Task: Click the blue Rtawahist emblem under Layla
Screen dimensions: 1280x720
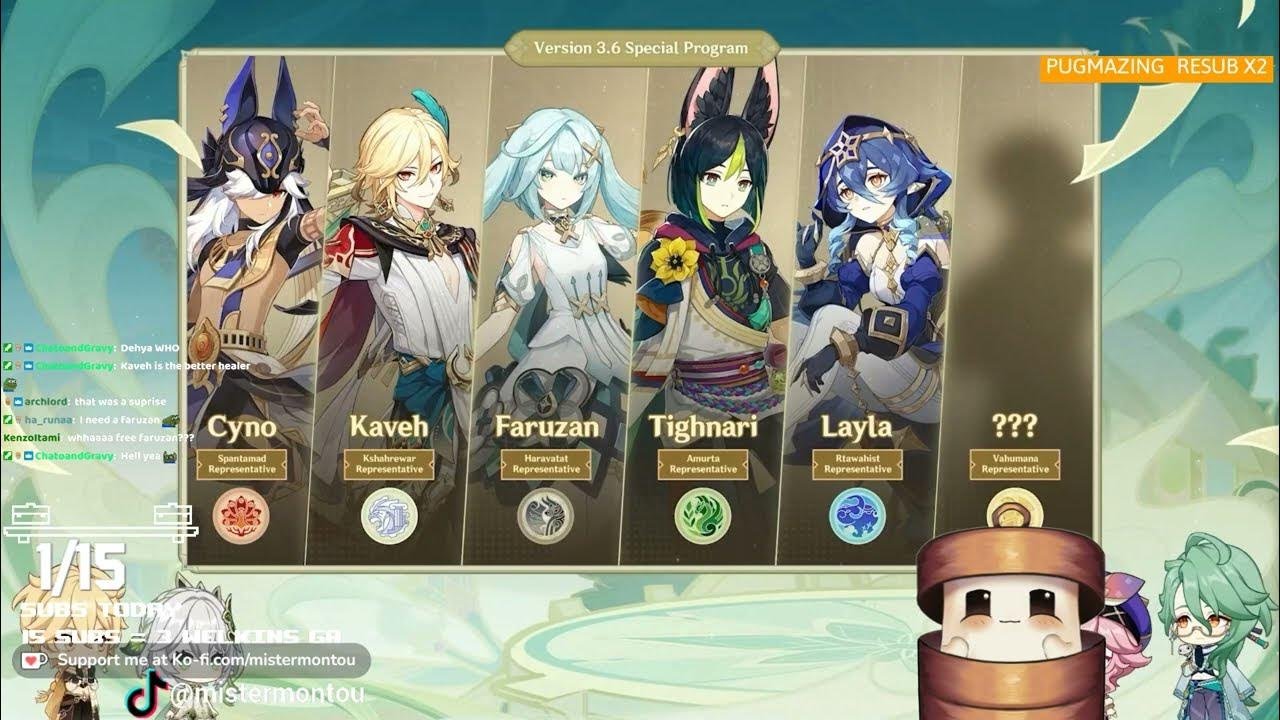Action: click(x=857, y=515)
